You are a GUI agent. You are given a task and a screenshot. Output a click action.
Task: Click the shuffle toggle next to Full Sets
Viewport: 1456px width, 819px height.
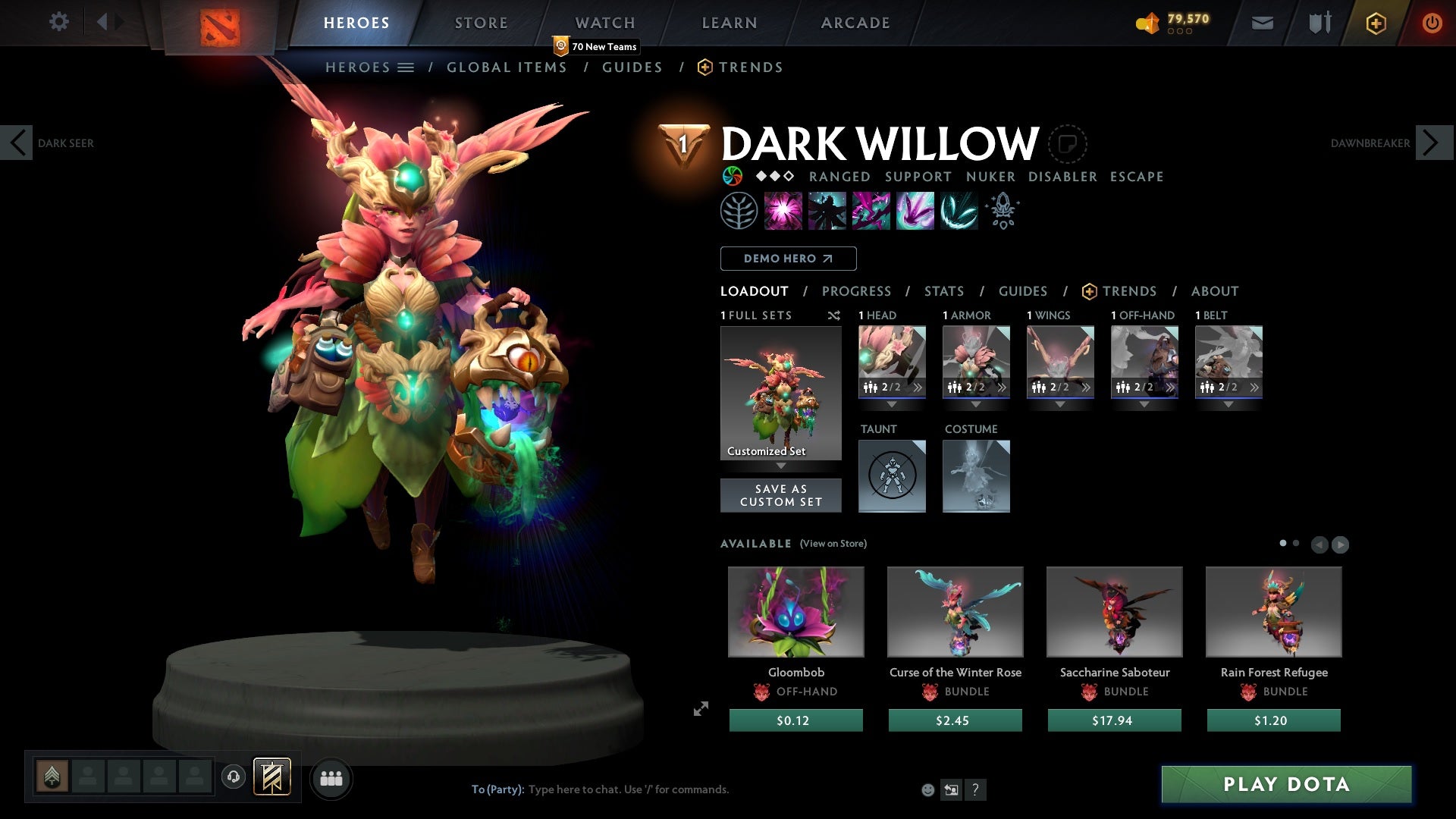834,315
